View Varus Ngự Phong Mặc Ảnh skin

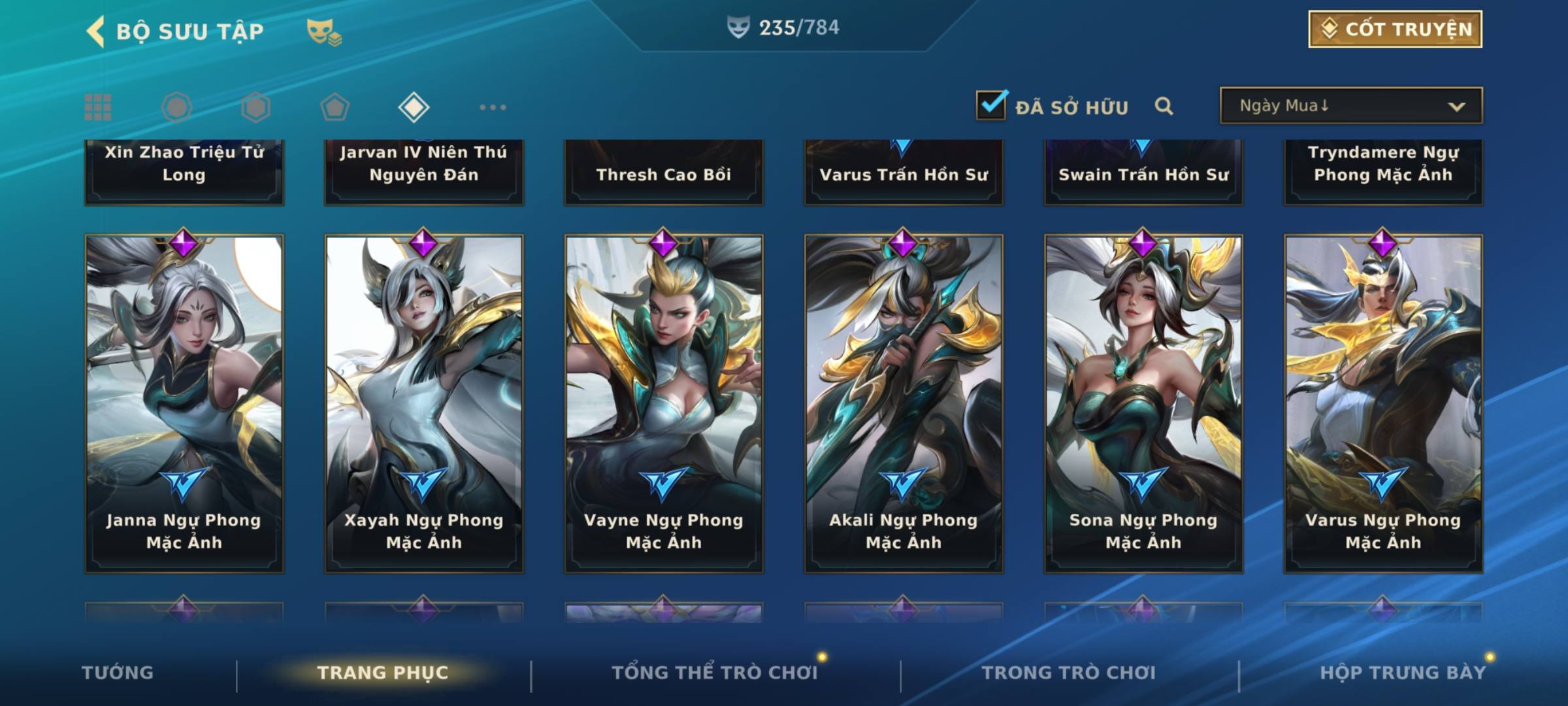[x=1383, y=403]
